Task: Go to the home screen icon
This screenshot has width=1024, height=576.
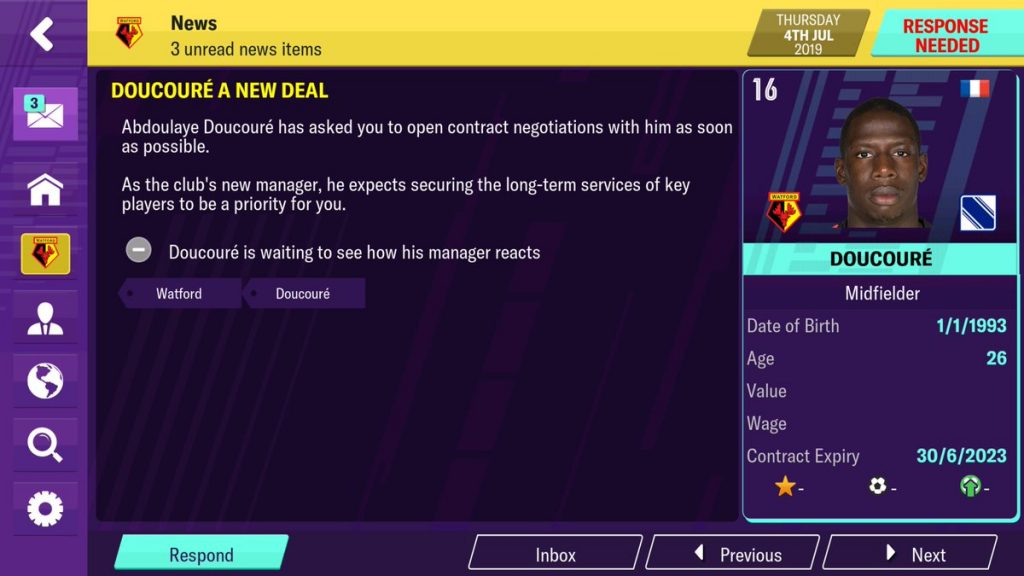Action: pyautogui.click(x=45, y=189)
